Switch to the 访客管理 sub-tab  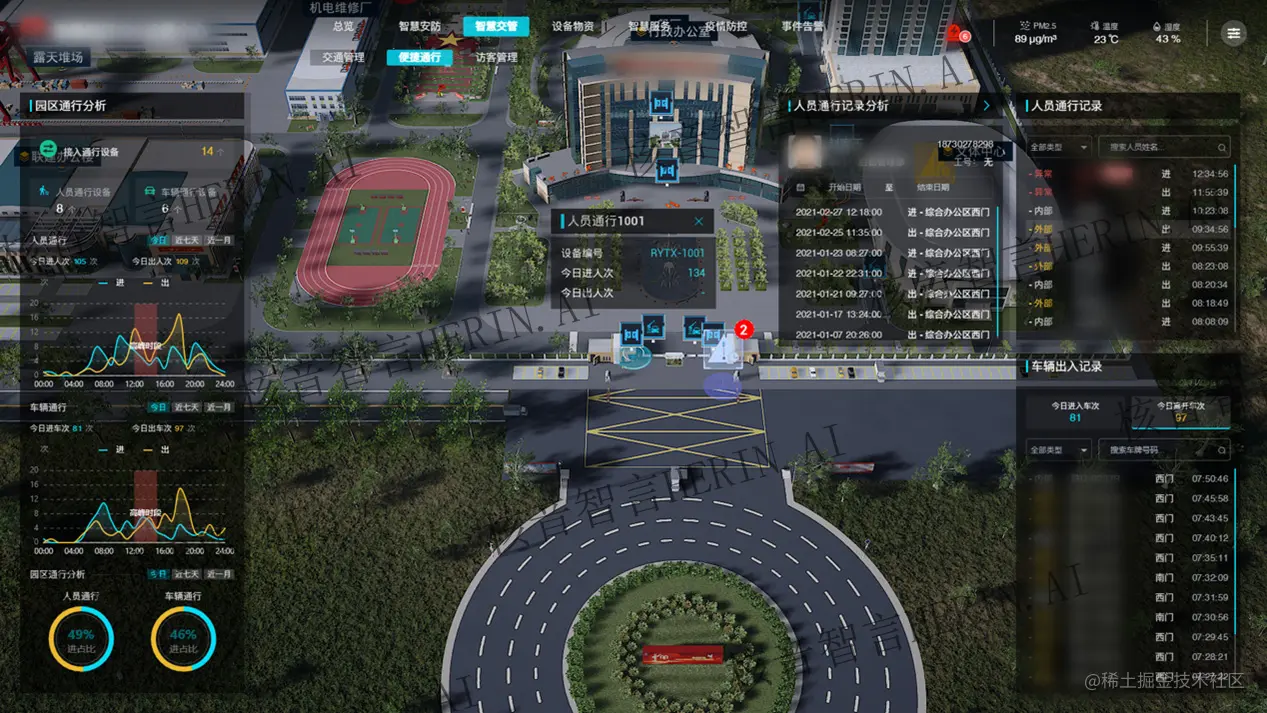coord(496,57)
